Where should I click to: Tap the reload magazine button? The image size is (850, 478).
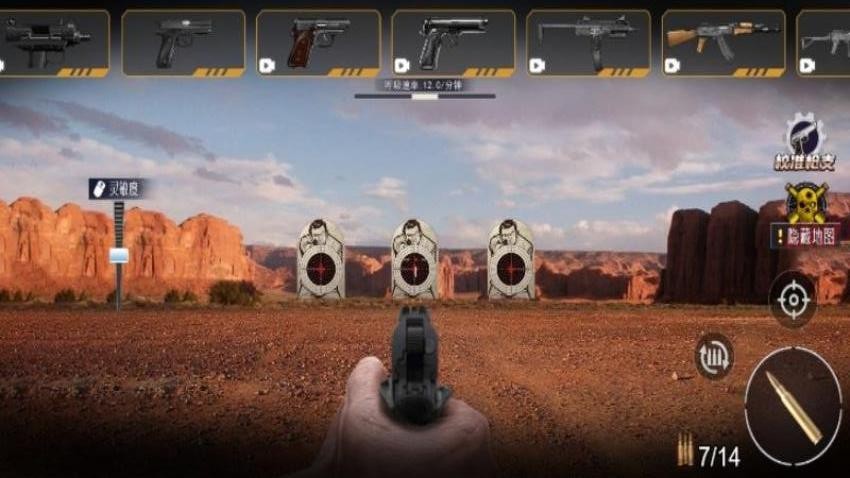coord(714,356)
